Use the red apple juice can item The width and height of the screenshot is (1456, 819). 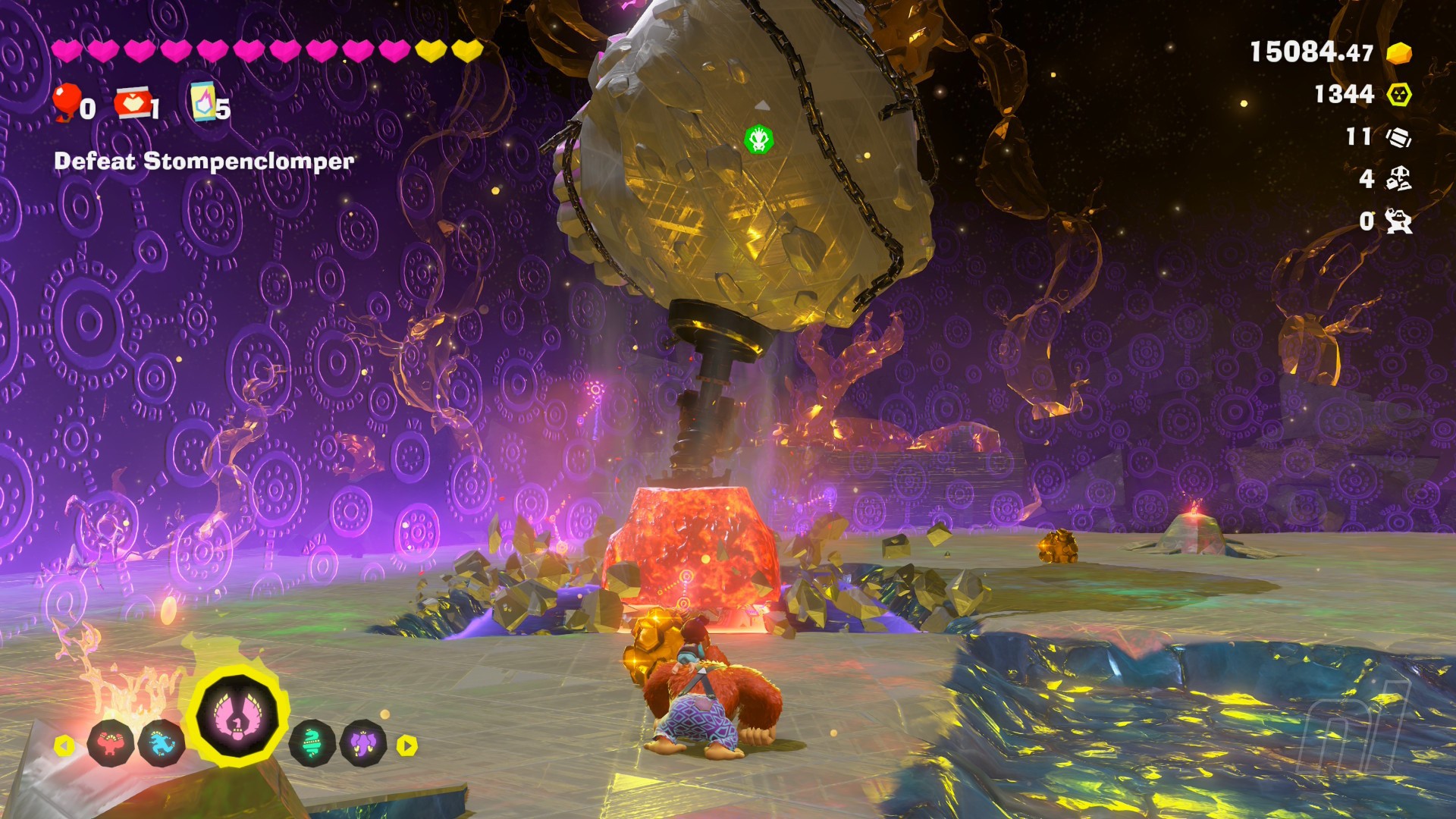coord(133,103)
